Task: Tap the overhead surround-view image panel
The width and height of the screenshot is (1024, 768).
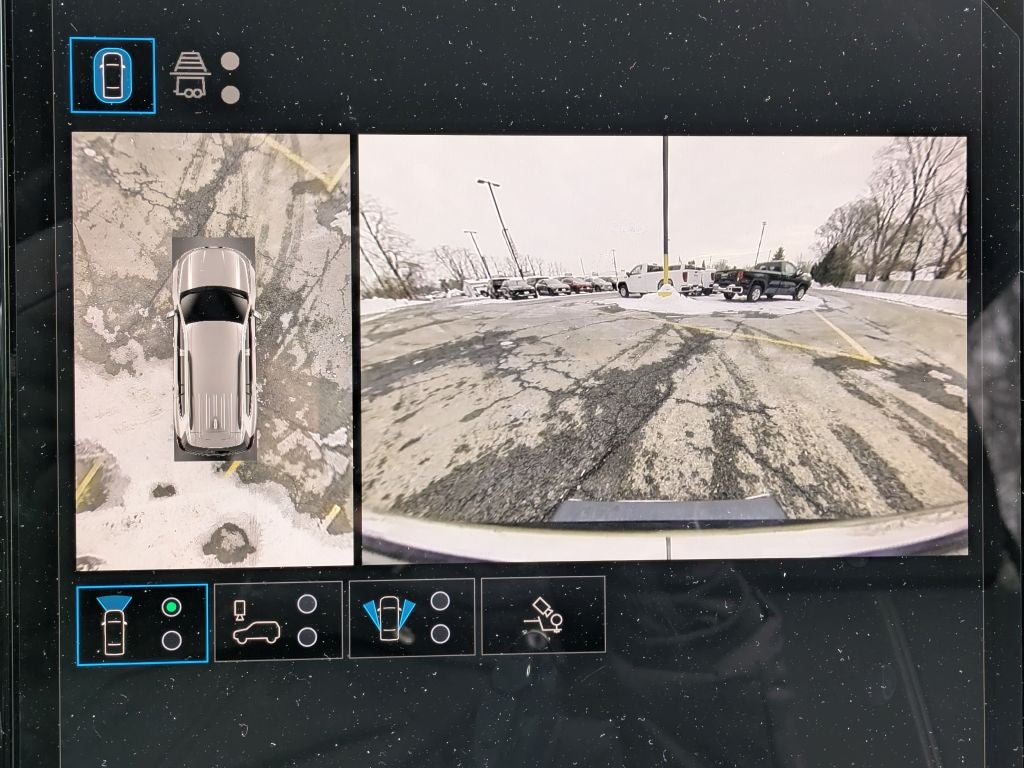Action: [x=212, y=351]
